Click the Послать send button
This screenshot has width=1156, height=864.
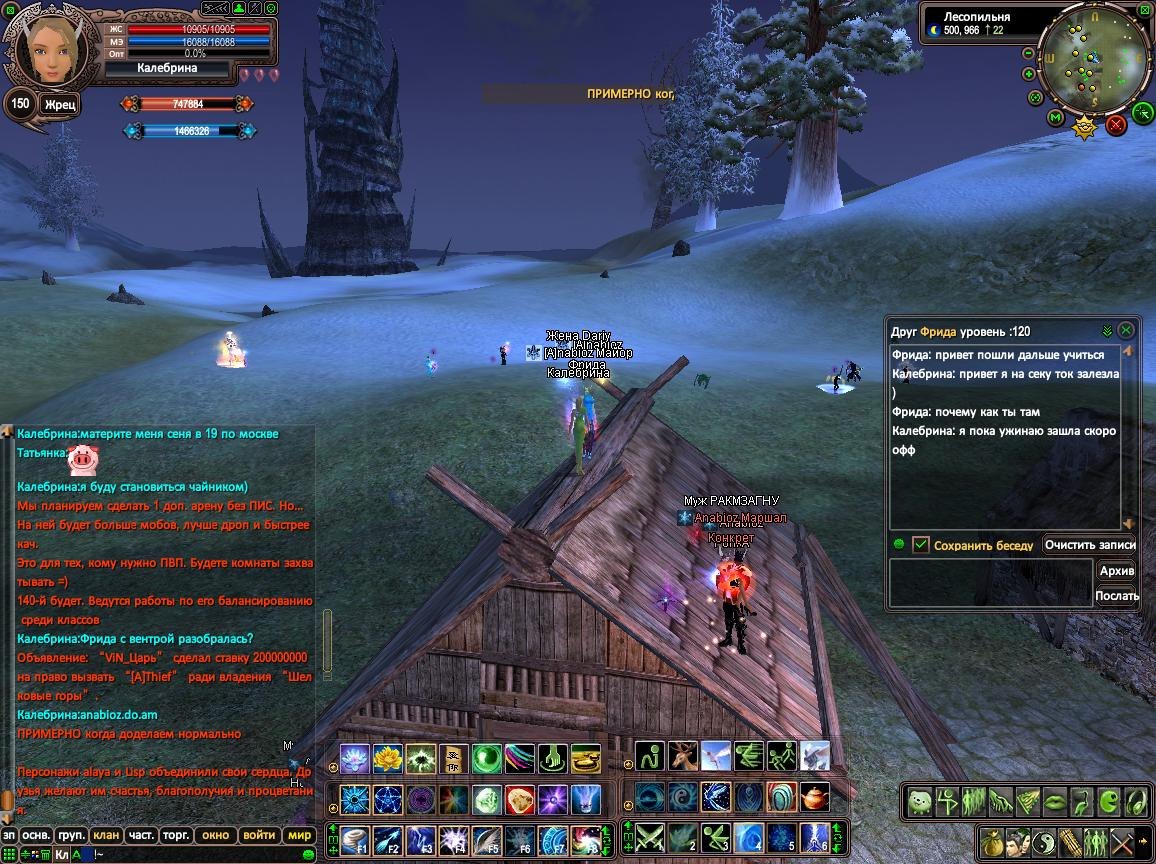(x=1116, y=595)
